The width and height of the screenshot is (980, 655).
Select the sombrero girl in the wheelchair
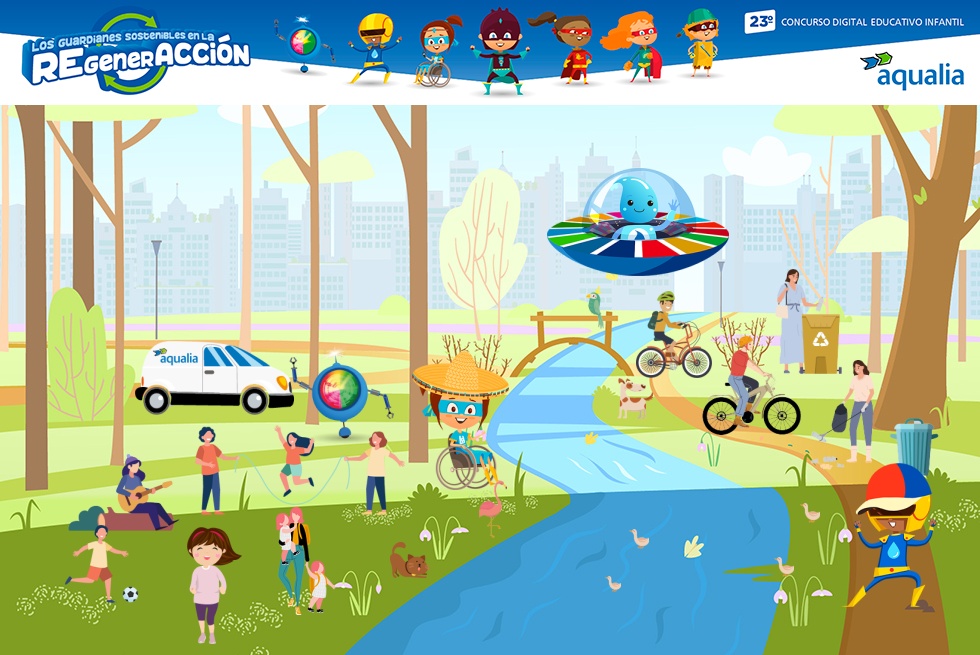[462, 420]
